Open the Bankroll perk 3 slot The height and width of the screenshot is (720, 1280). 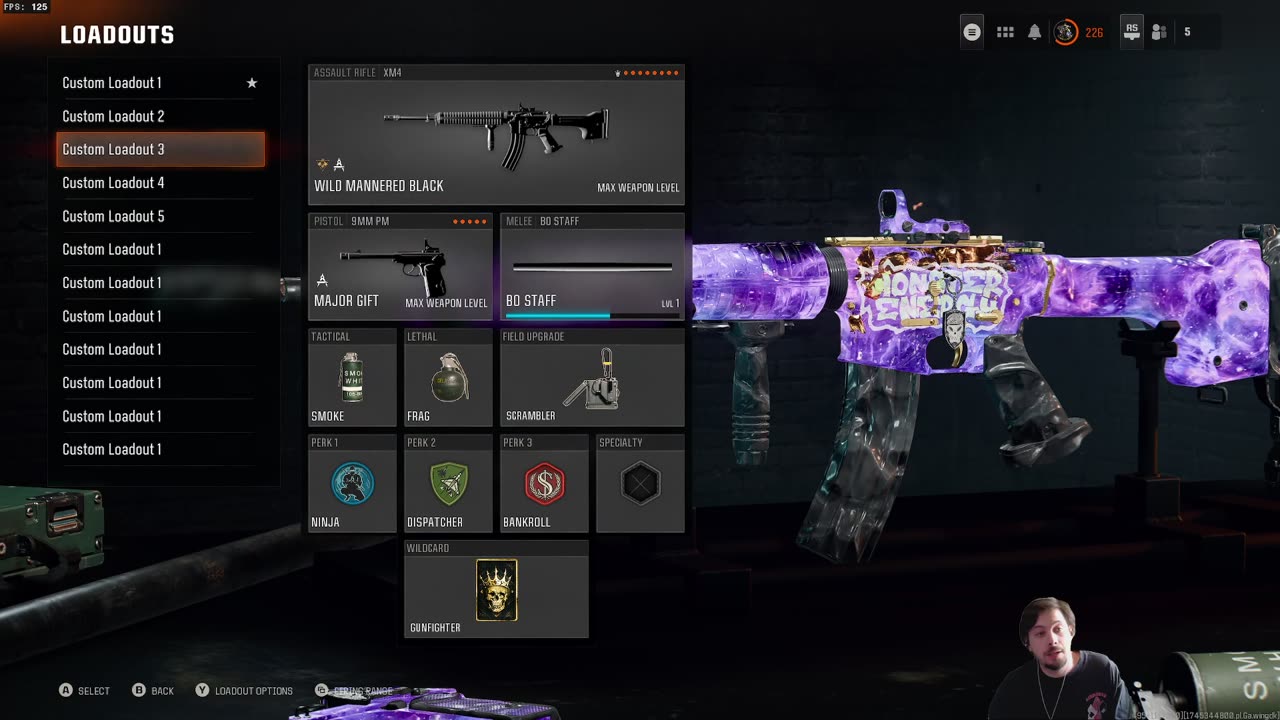(x=544, y=484)
